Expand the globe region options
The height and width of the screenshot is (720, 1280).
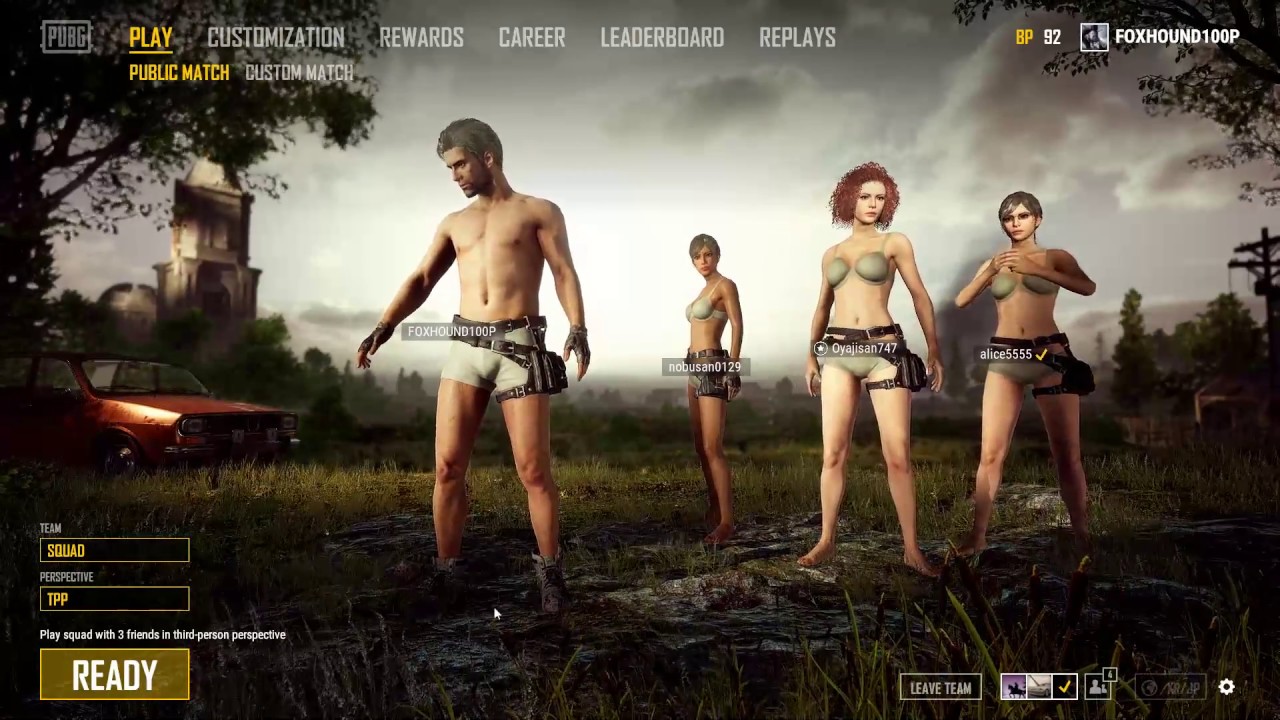coord(1148,688)
